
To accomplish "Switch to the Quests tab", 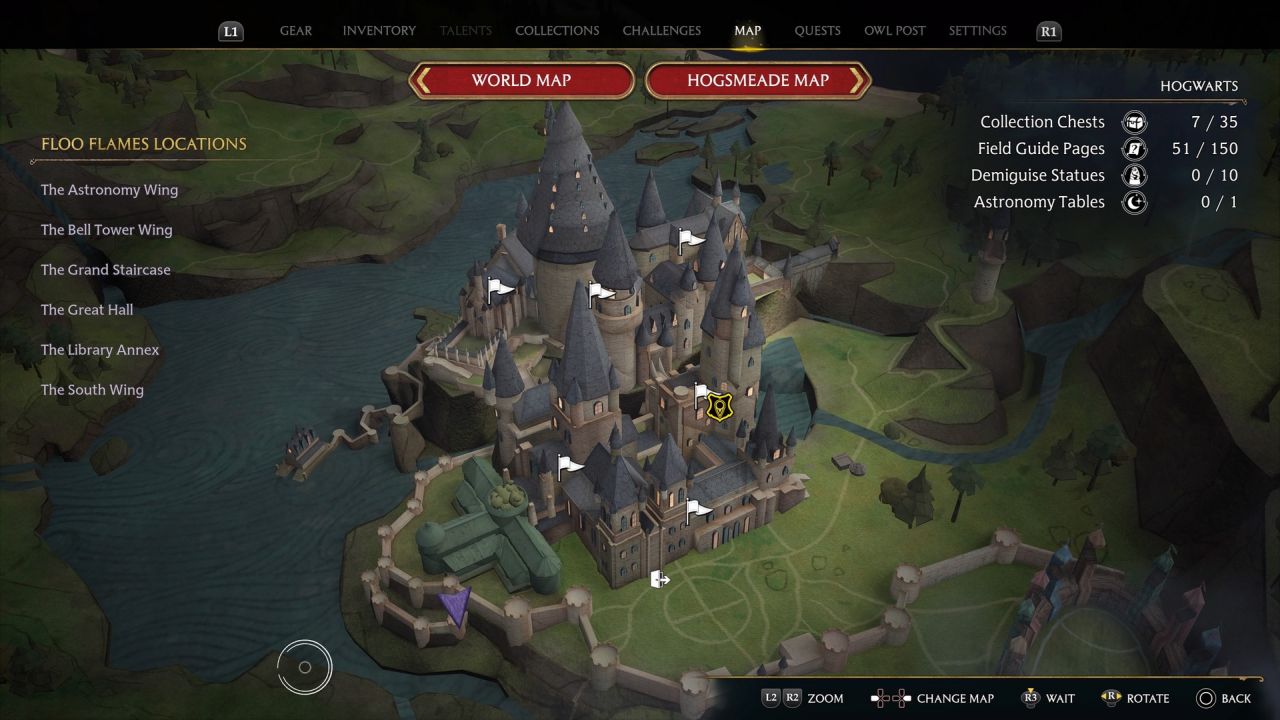I will (x=817, y=30).
